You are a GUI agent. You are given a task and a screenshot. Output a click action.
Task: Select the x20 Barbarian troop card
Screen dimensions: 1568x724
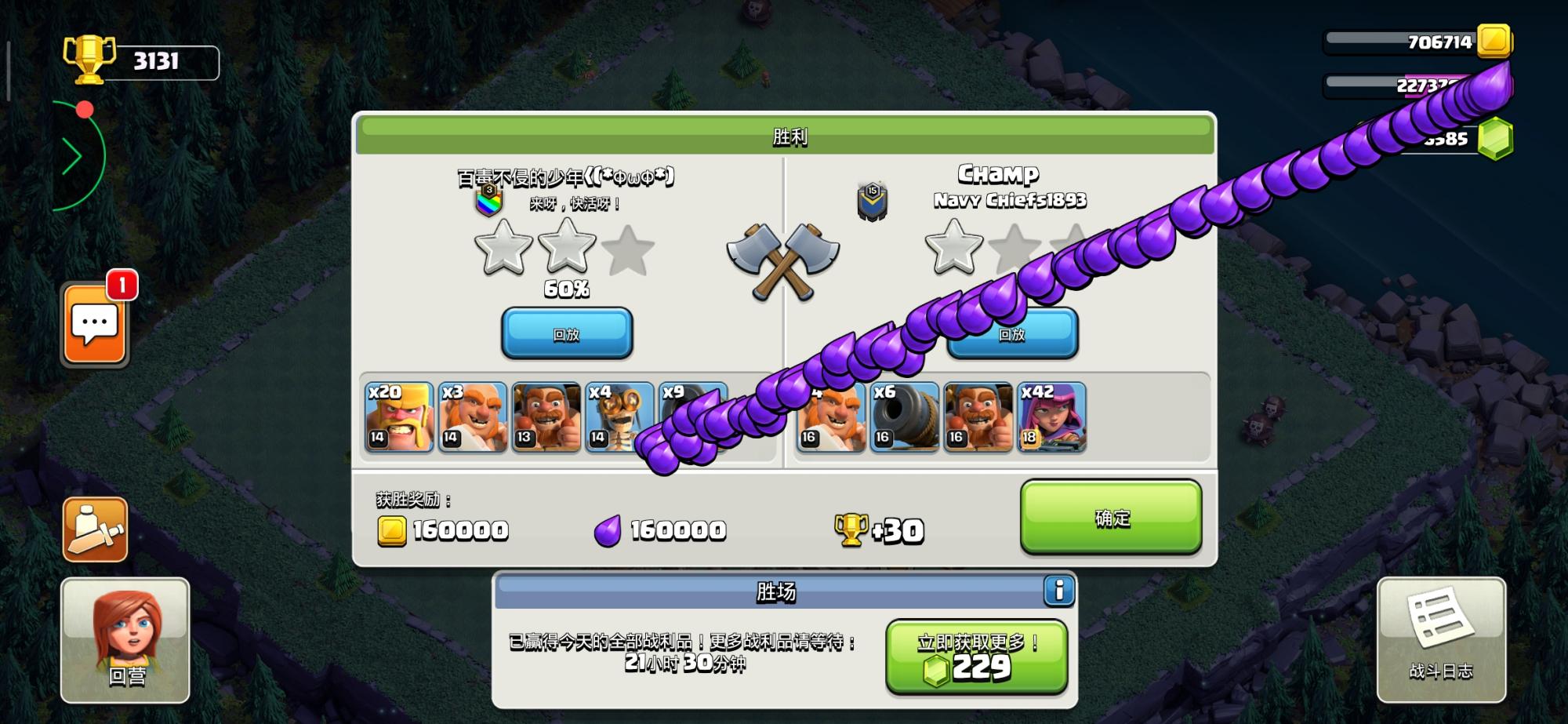click(x=399, y=417)
